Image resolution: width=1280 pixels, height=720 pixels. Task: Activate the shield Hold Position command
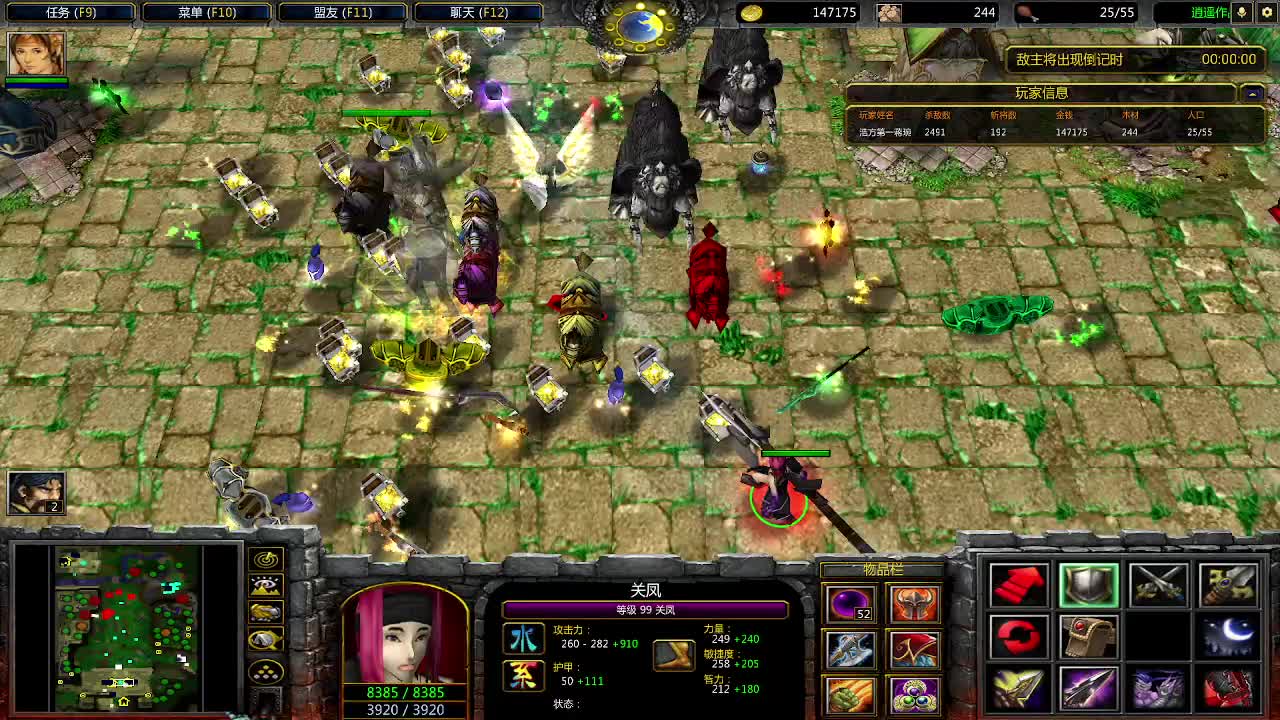[1089, 585]
